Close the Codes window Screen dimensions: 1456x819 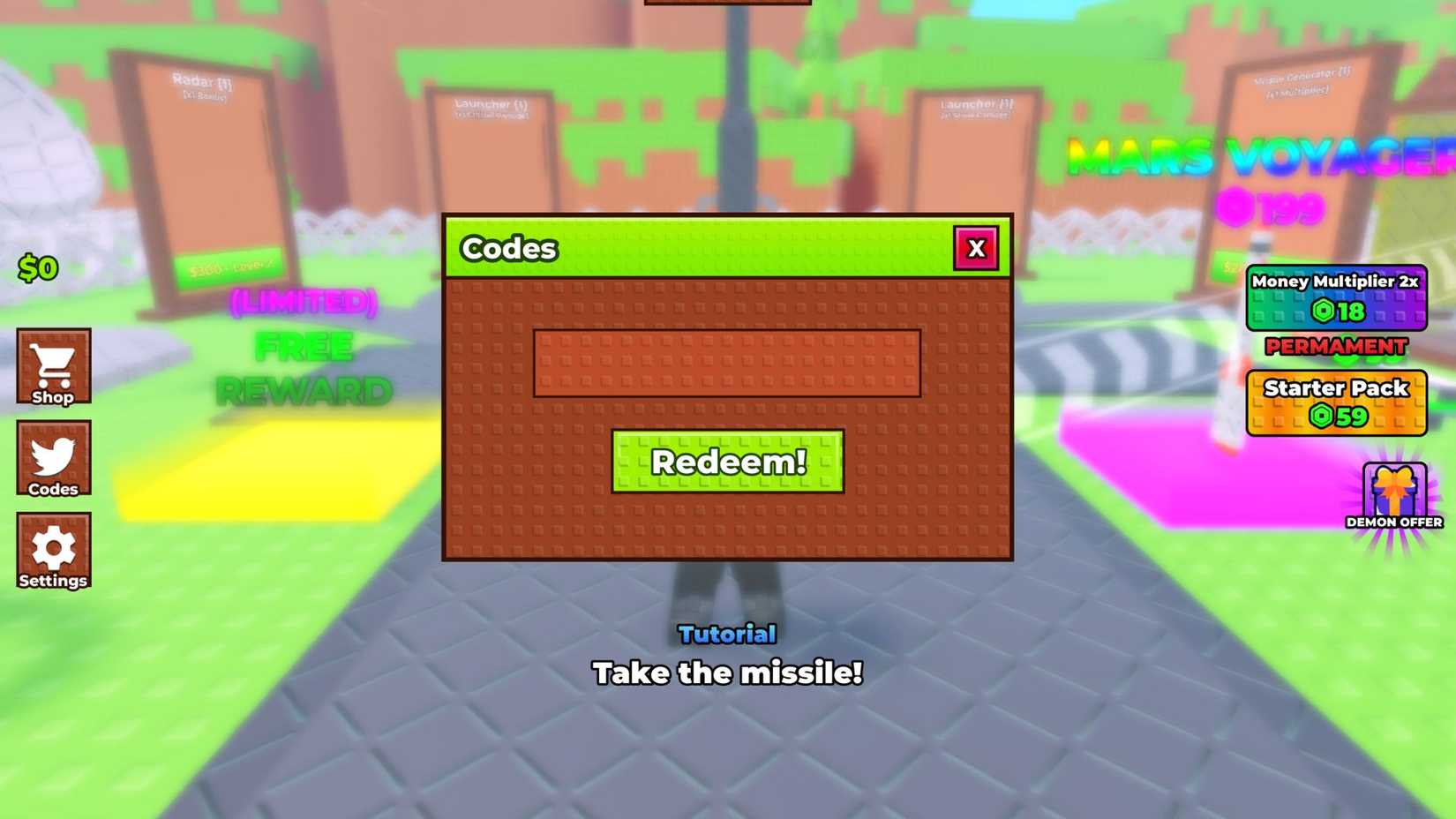click(x=976, y=248)
